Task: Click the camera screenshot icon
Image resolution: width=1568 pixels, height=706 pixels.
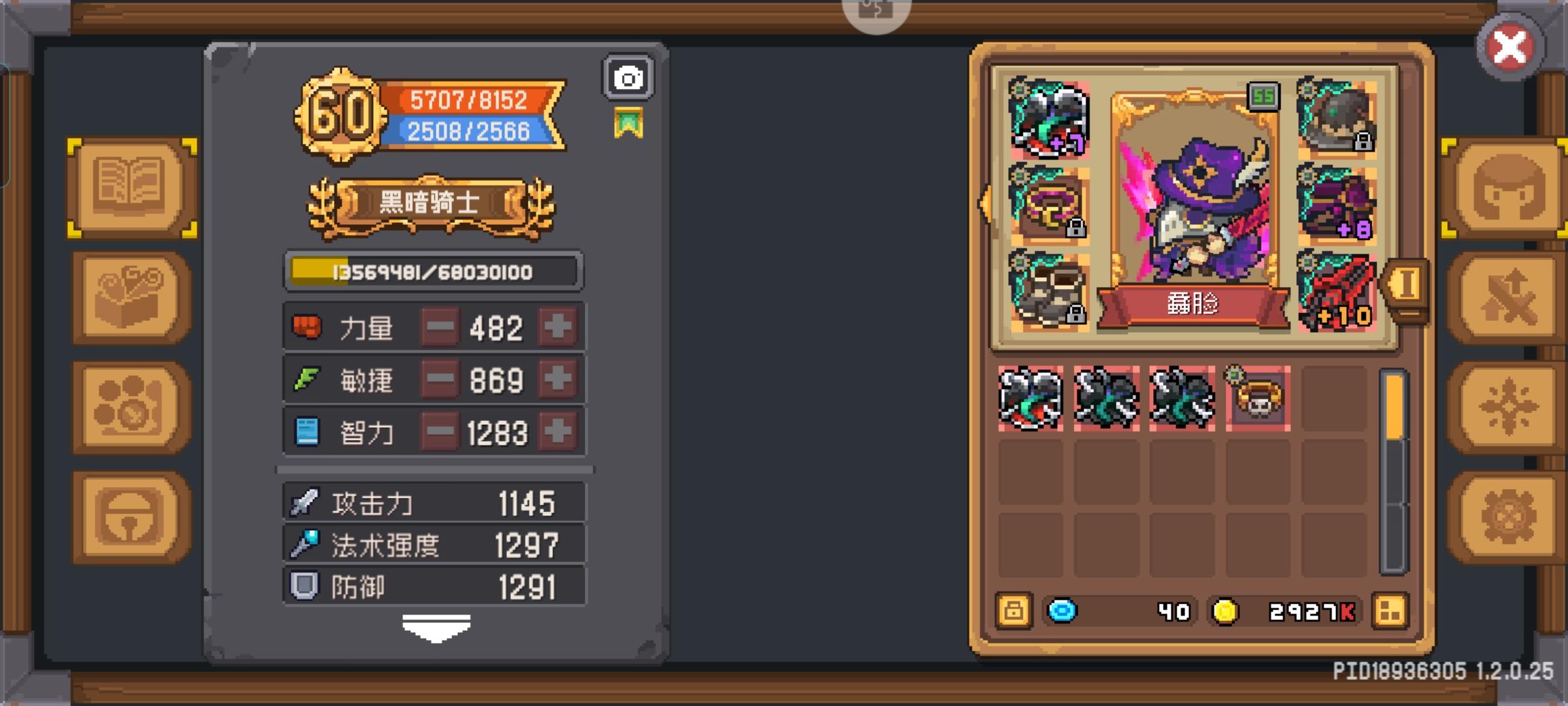Action: tap(629, 77)
